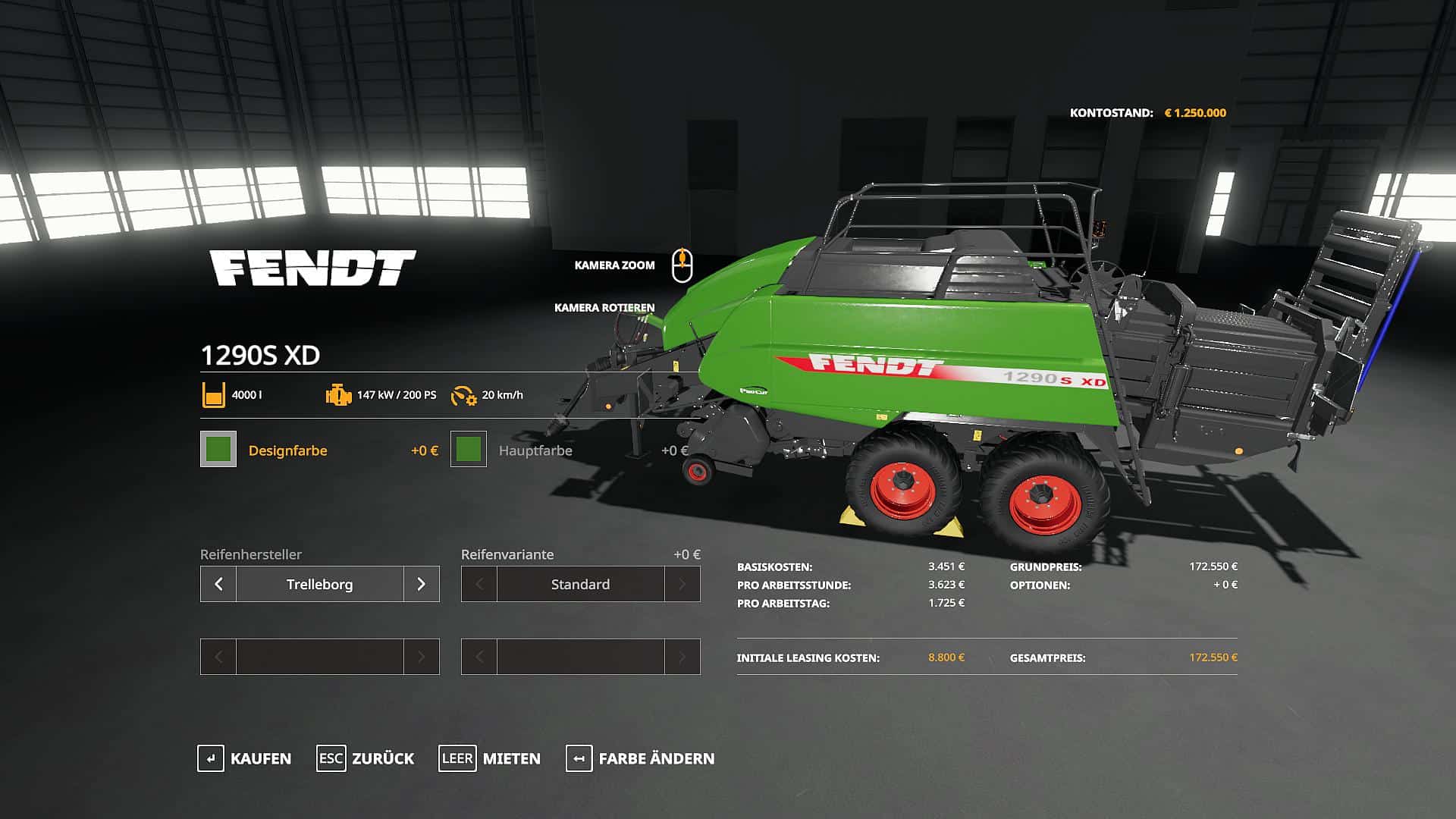Lease the baler with MIETEN
The image size is (1456, 819).
pyautogui.click(x=490, y=758)
